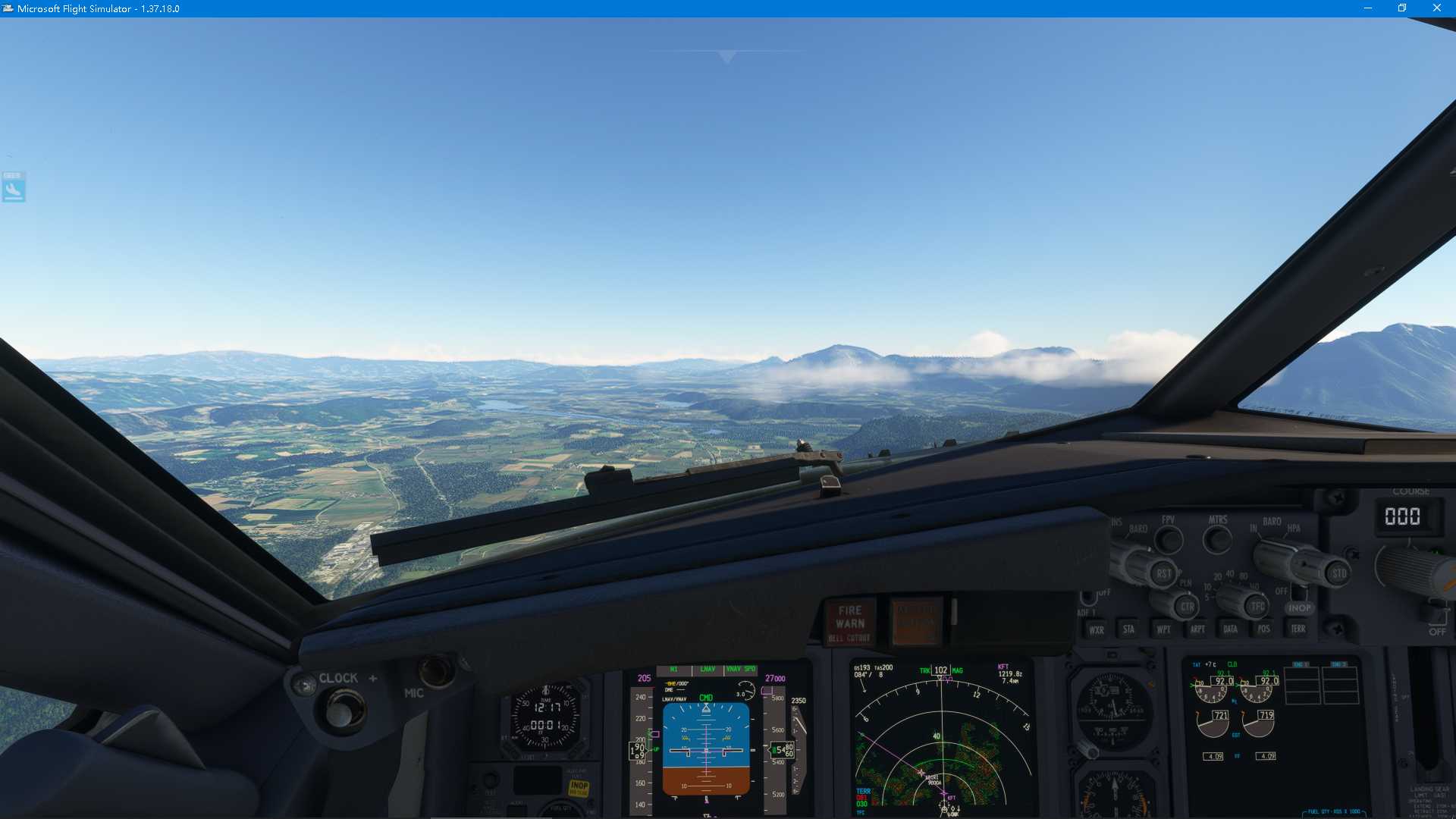The height and width of the screenshot is (819, 1456).
Task: Click the TFC map range selector knob
Action: (1259, 607)
